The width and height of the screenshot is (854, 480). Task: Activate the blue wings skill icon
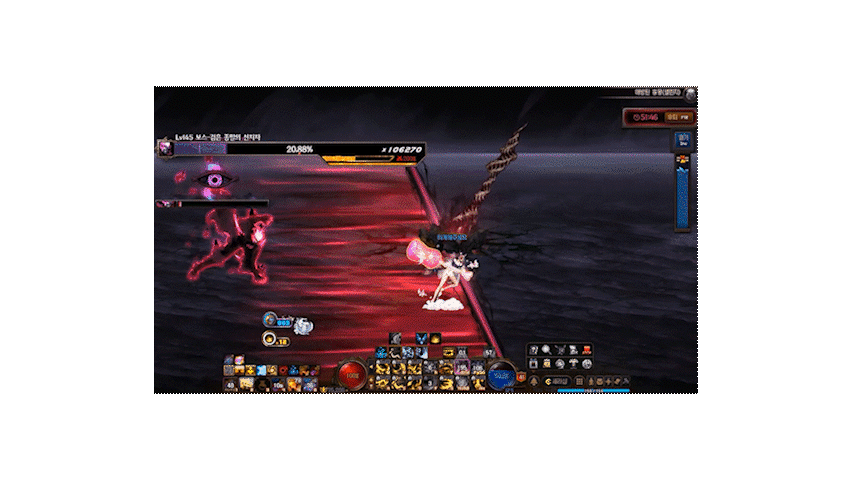[x=421, y=338]
